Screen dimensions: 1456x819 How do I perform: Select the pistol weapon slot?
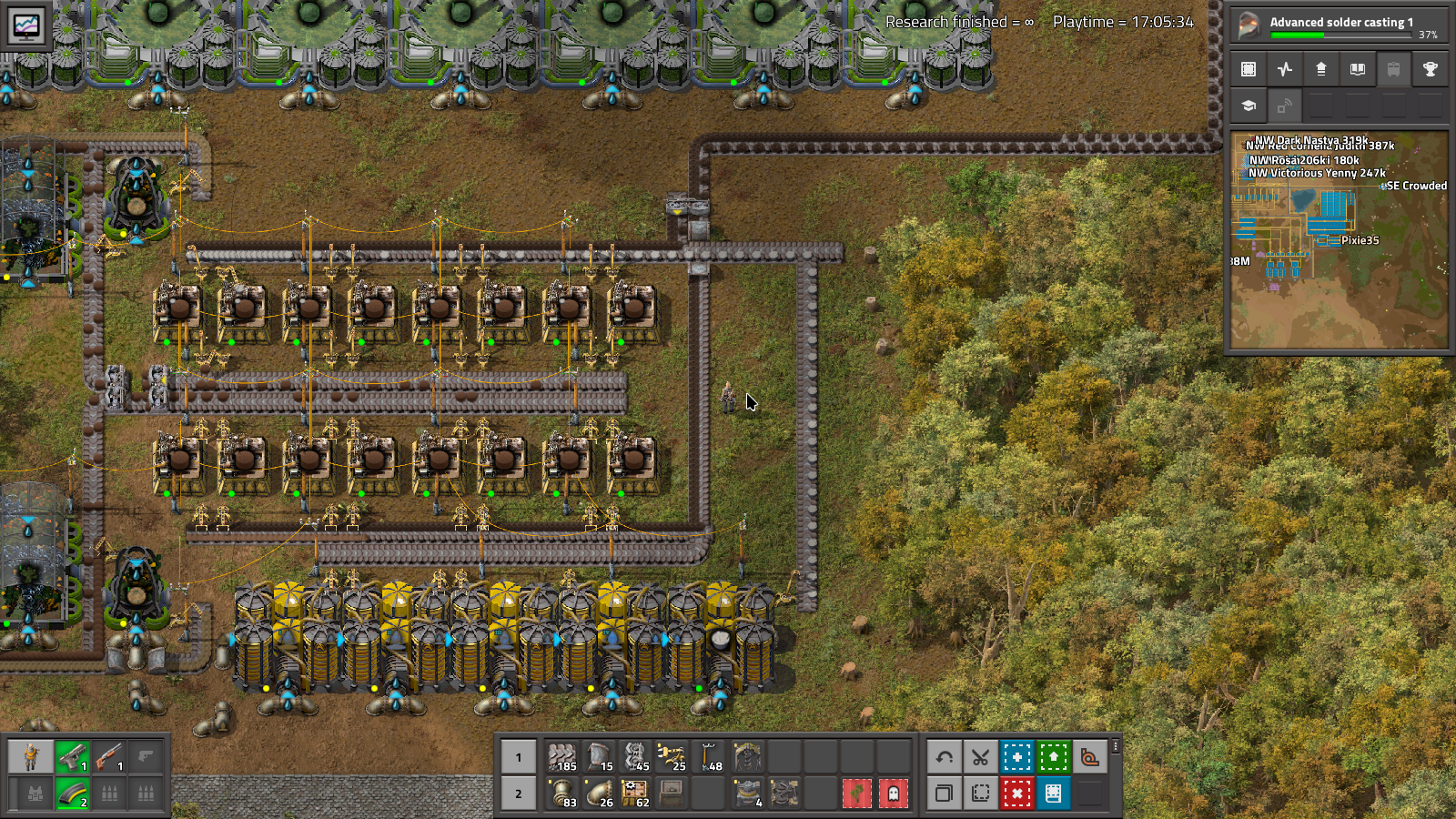click(73, 757)
